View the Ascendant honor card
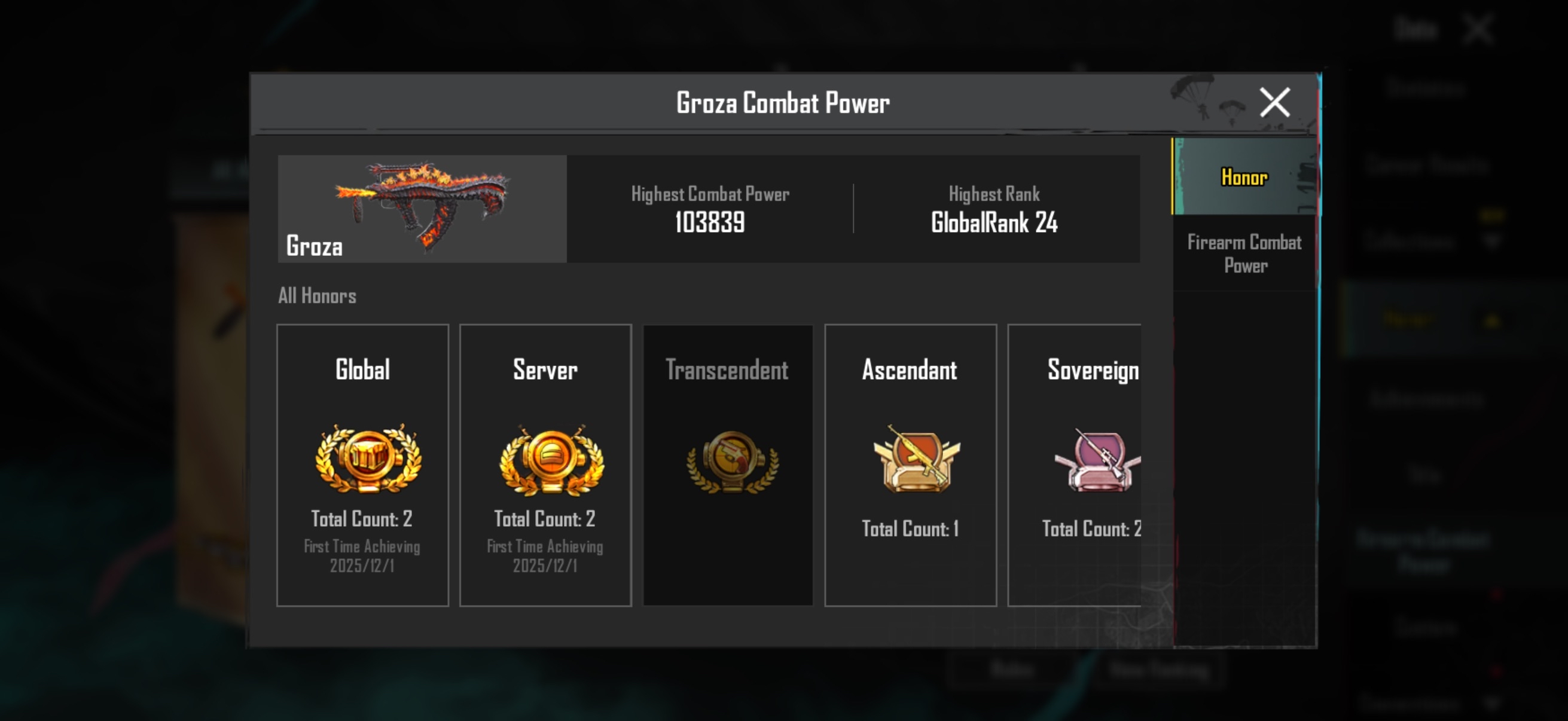The width and height of the screenshot is (1568, 721). pos(910,465)
